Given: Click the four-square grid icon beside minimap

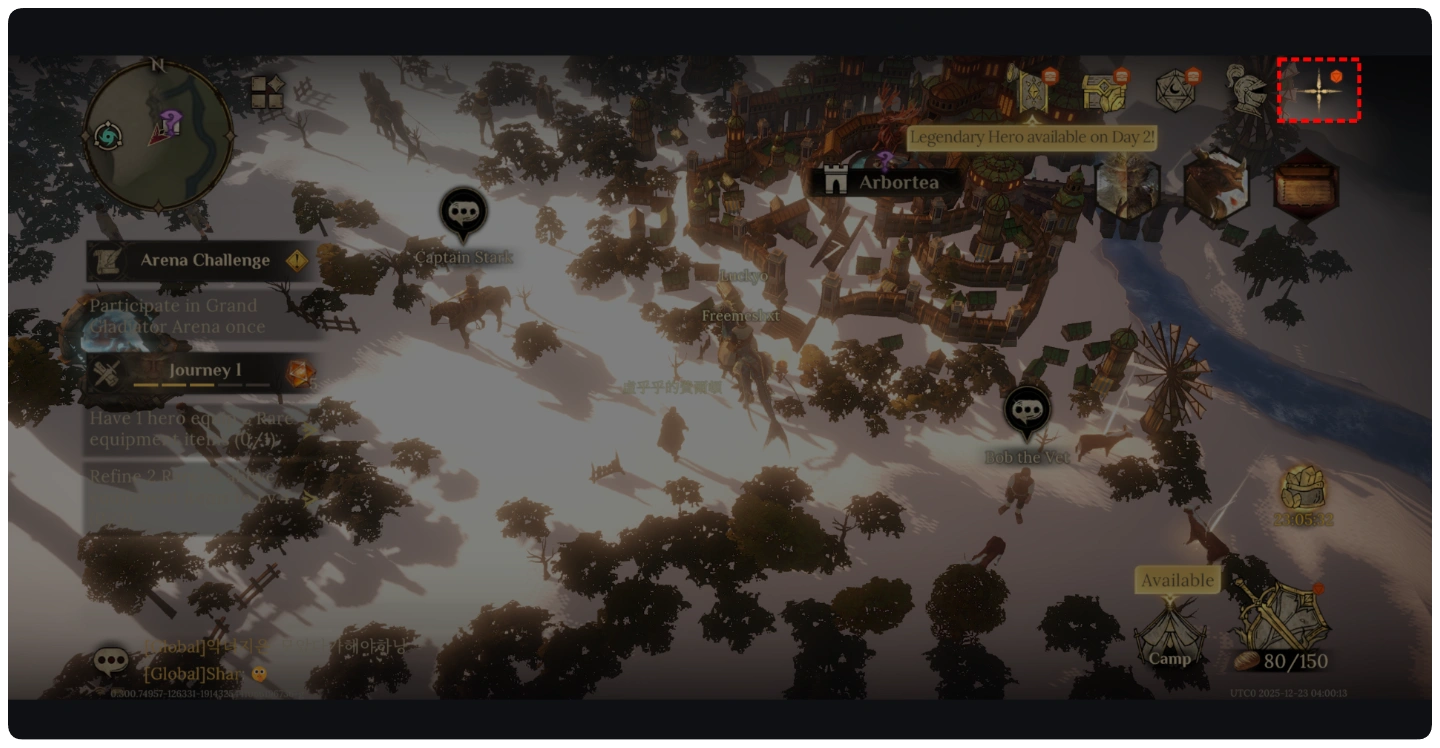Looking at the screenshot, I should coord(267,92).
